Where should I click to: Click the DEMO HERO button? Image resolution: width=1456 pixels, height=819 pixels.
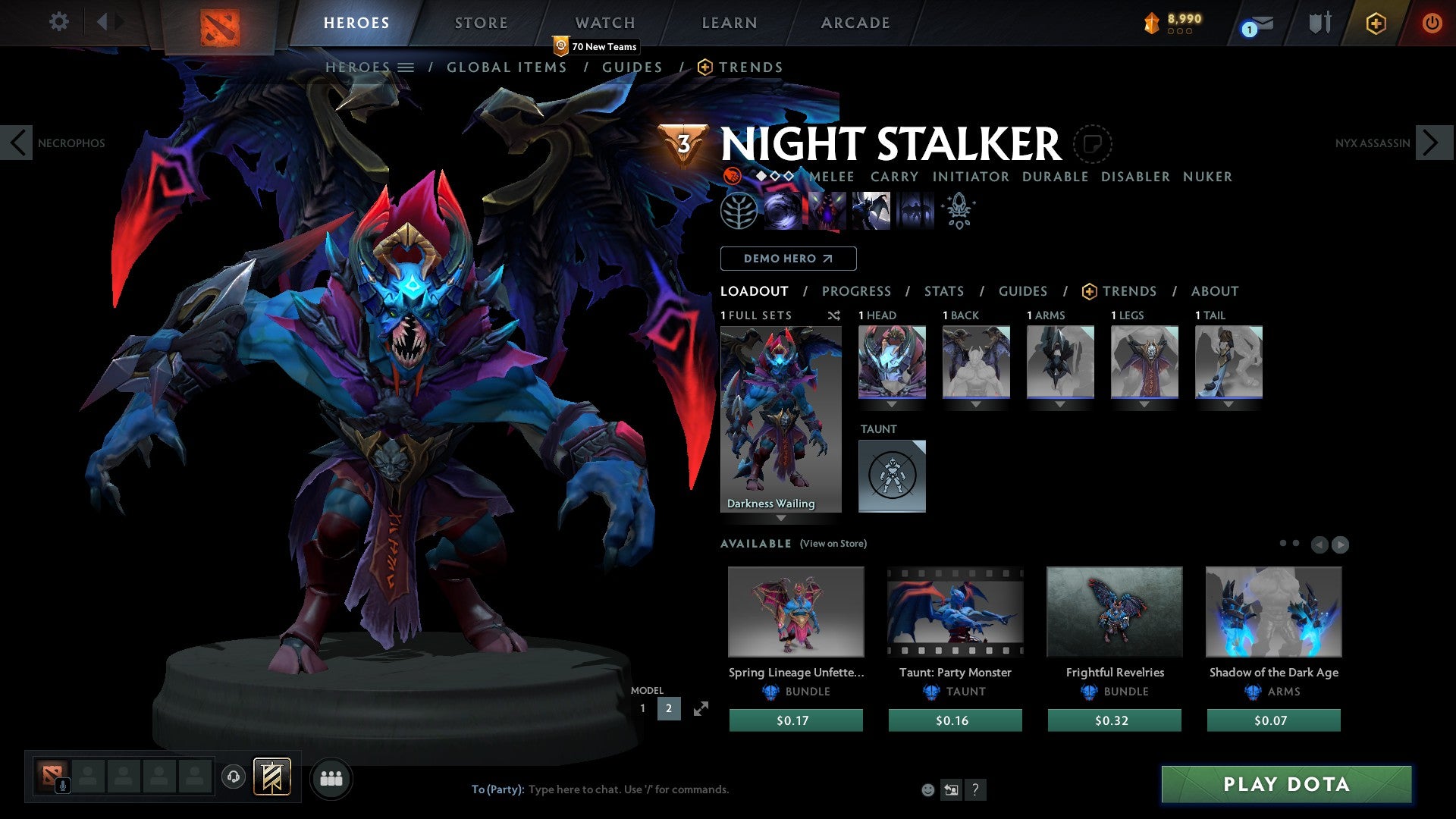coord(788,259)
